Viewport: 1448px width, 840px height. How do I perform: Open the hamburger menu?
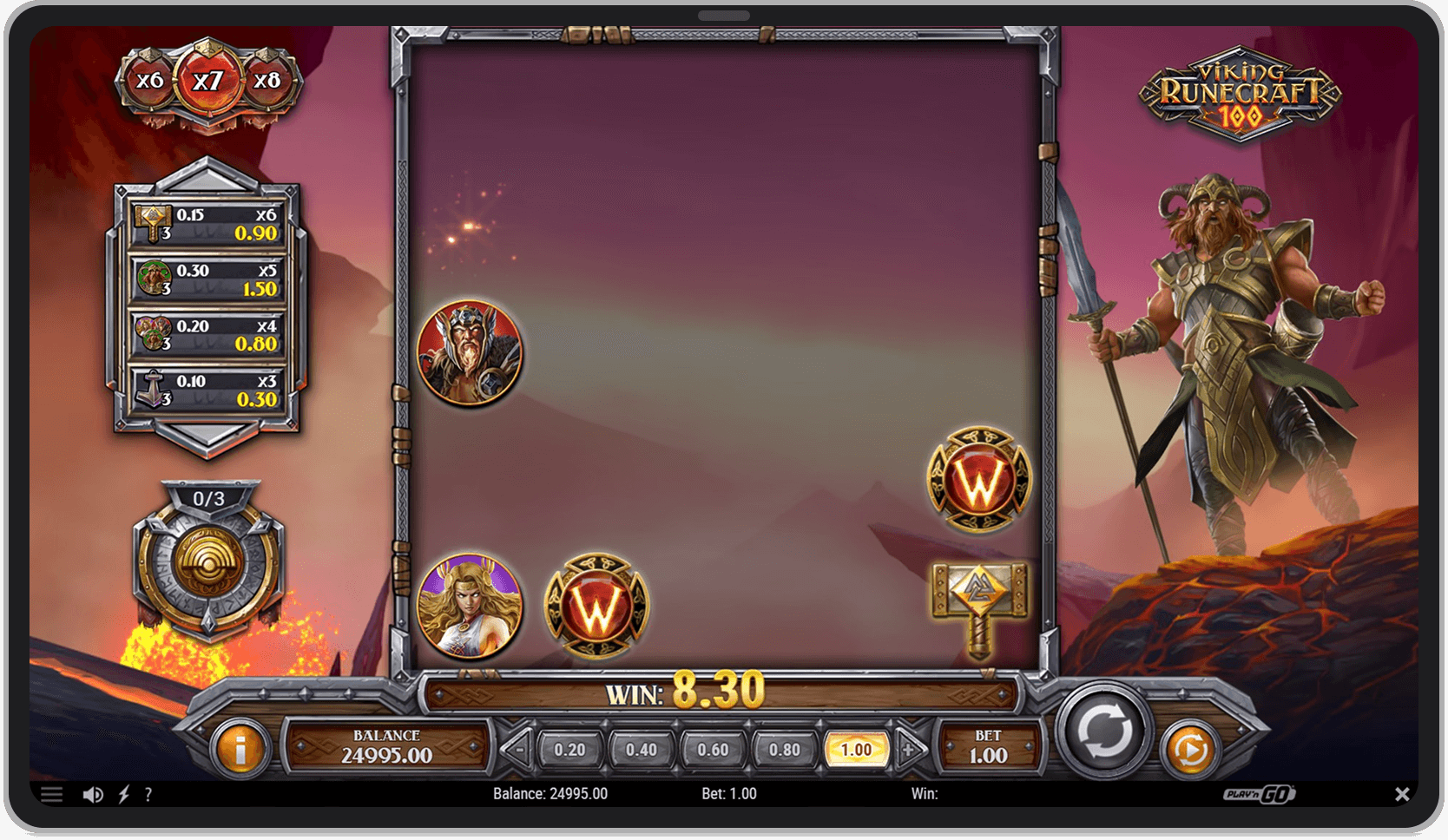[x=52, y=793]
